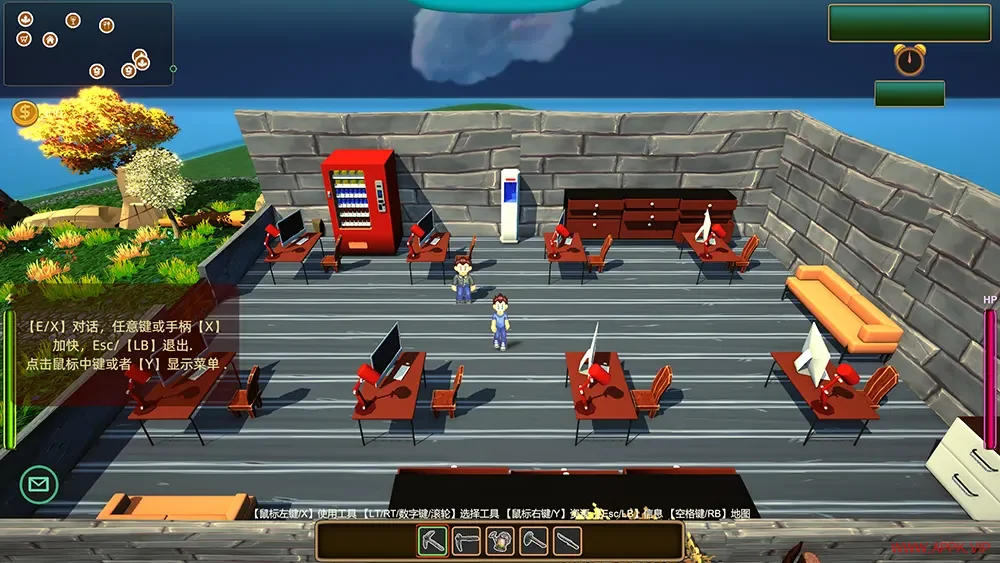The width and height of the screenshot is (1000, 563).
Task: Choose the hoe tool slot
Action: point(467,541)
